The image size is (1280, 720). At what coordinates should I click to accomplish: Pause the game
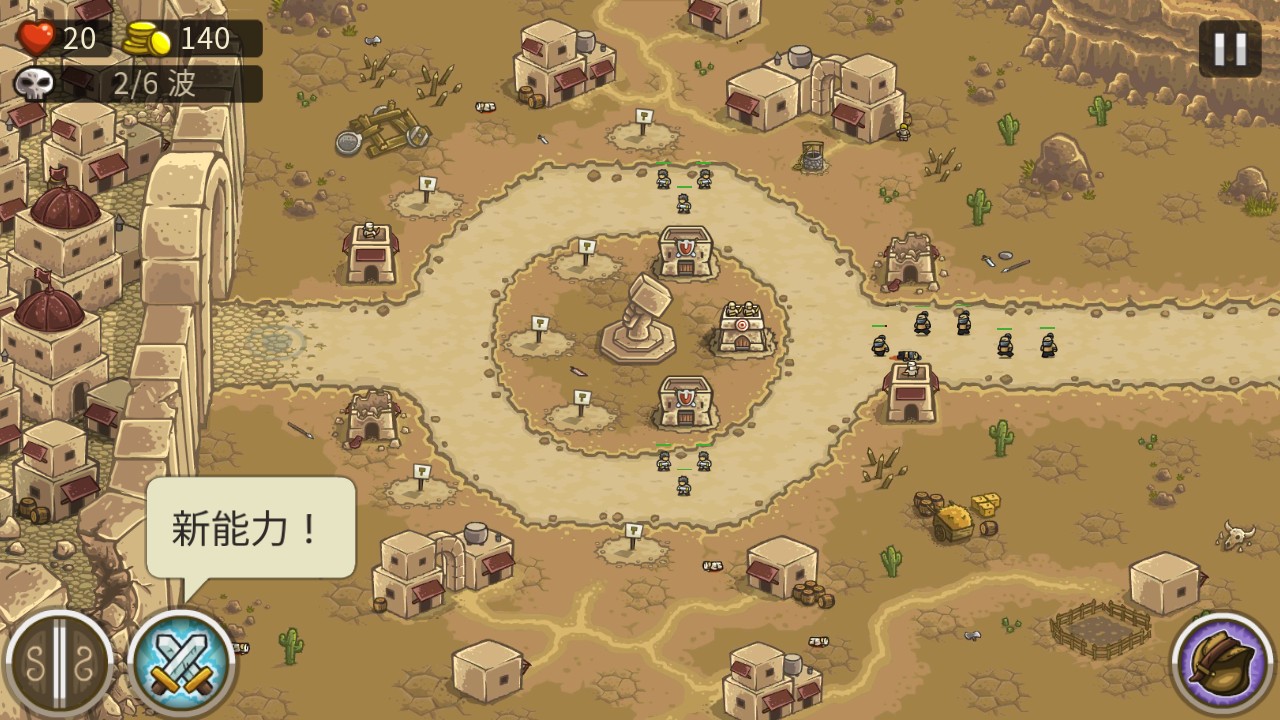tap(1229, 48)
